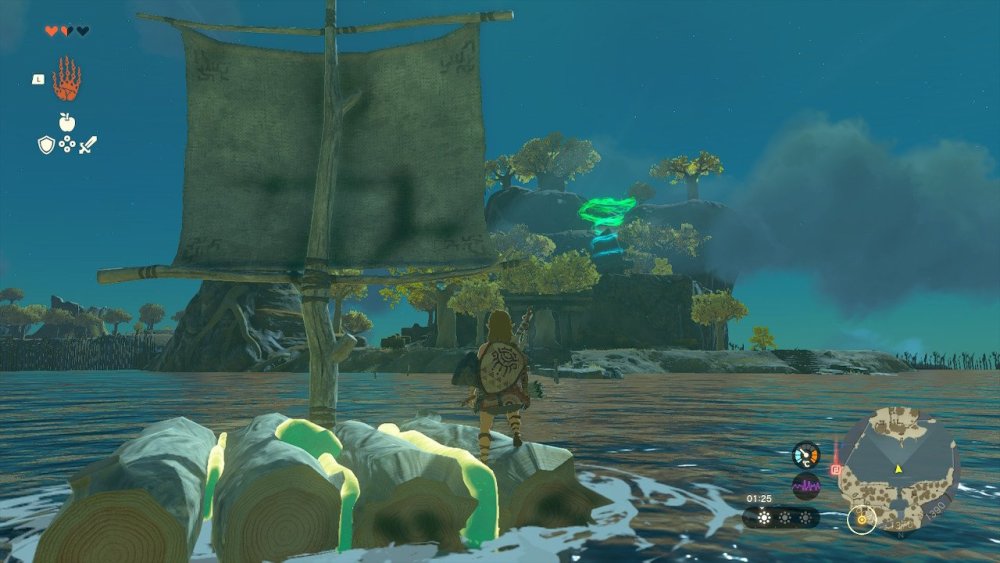The height and width of the screenshot is (563, 1000).
Task: Activate the Ultrahand ability icon
Action: 66,79
